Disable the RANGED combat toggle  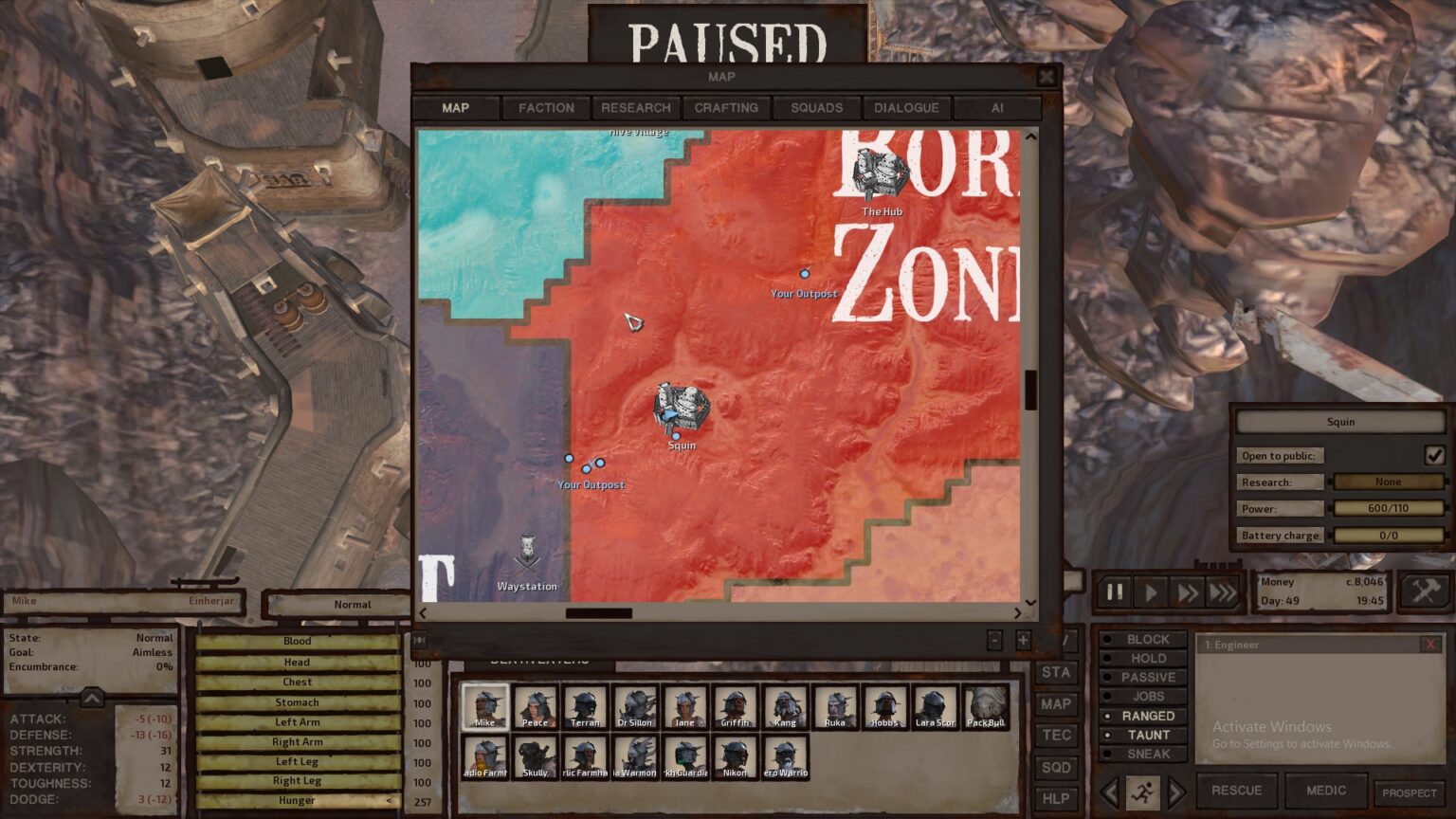pyautogui.click(x=1147, y=716)
